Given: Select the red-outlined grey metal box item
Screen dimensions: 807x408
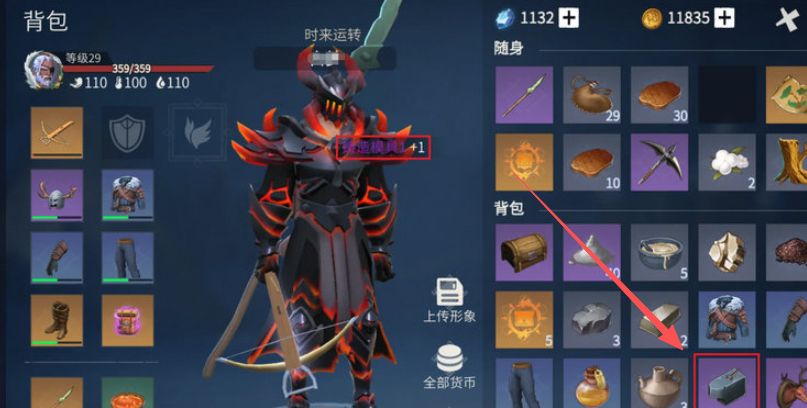Looking at the screenshot, I should point(726,381).
